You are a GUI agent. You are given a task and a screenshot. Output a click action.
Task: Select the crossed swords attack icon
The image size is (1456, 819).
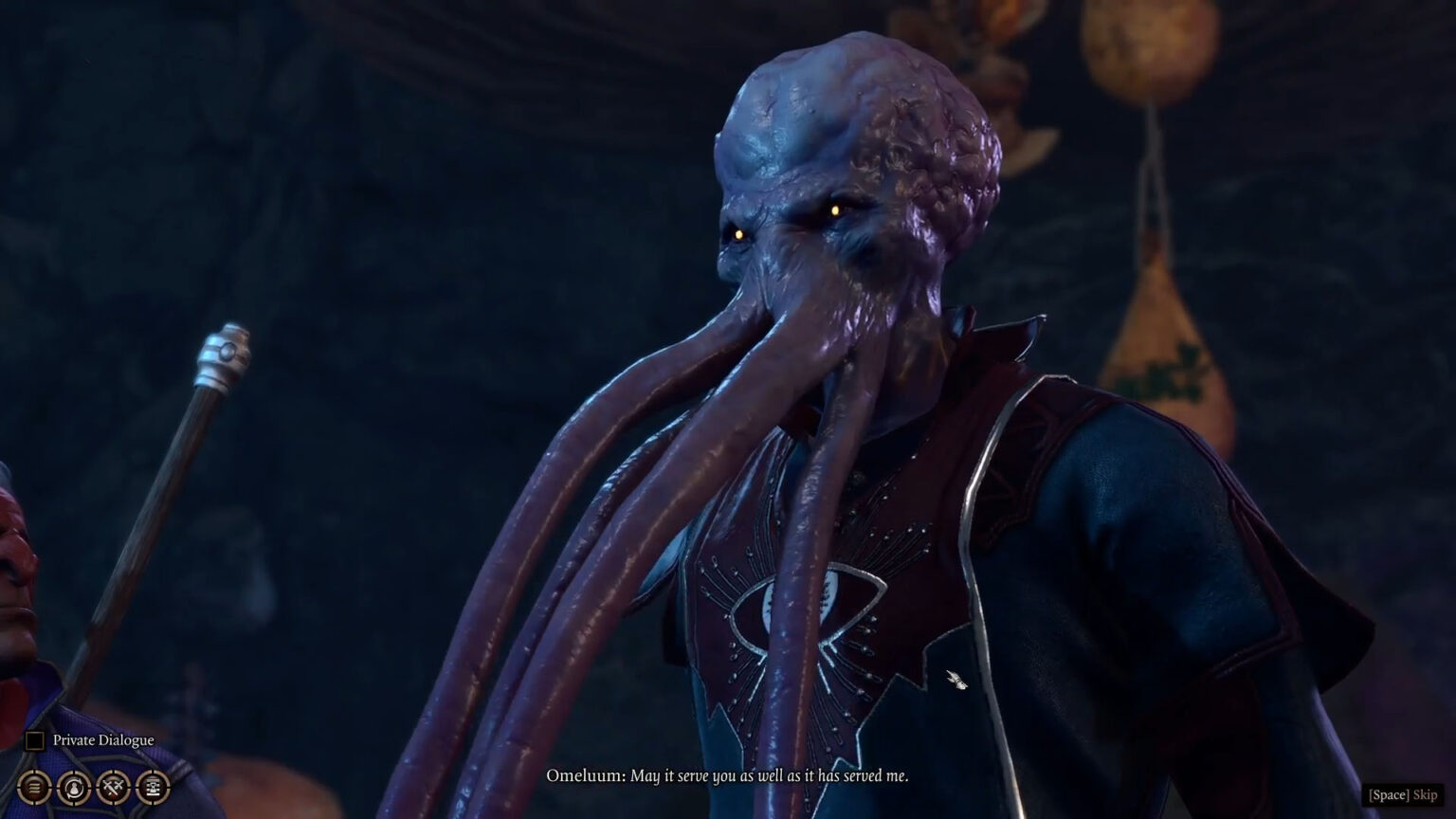click(x=114, y=786)
